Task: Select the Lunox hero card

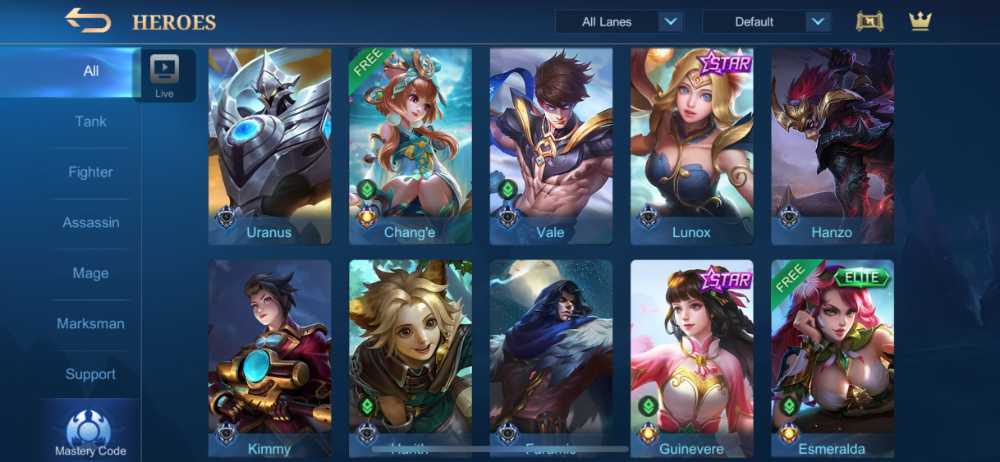Action: pyautogui.click(x=692, y=146)
